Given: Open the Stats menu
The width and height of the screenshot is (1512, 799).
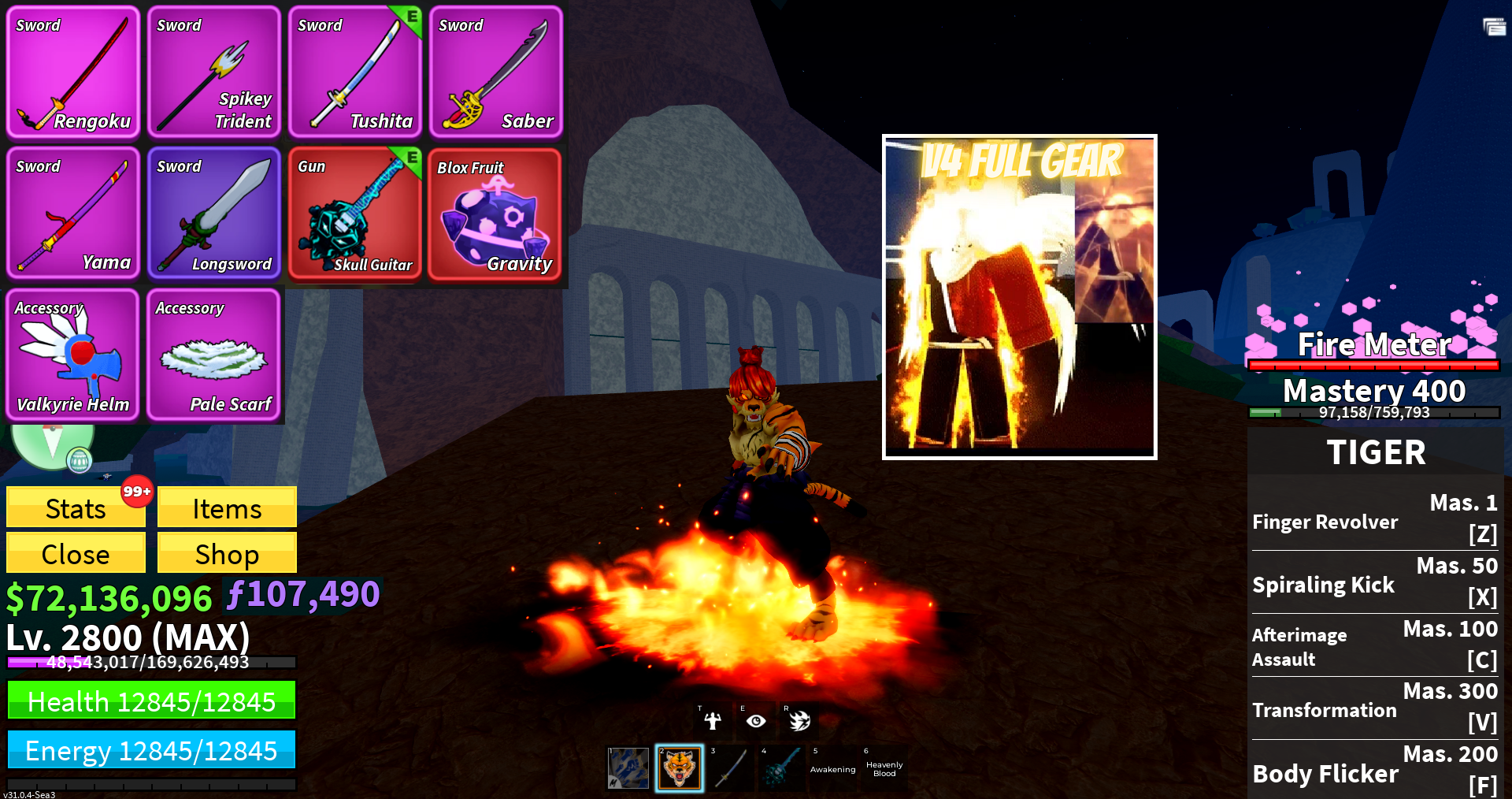Looking at the screenshot, I should [x=76, y=507].
